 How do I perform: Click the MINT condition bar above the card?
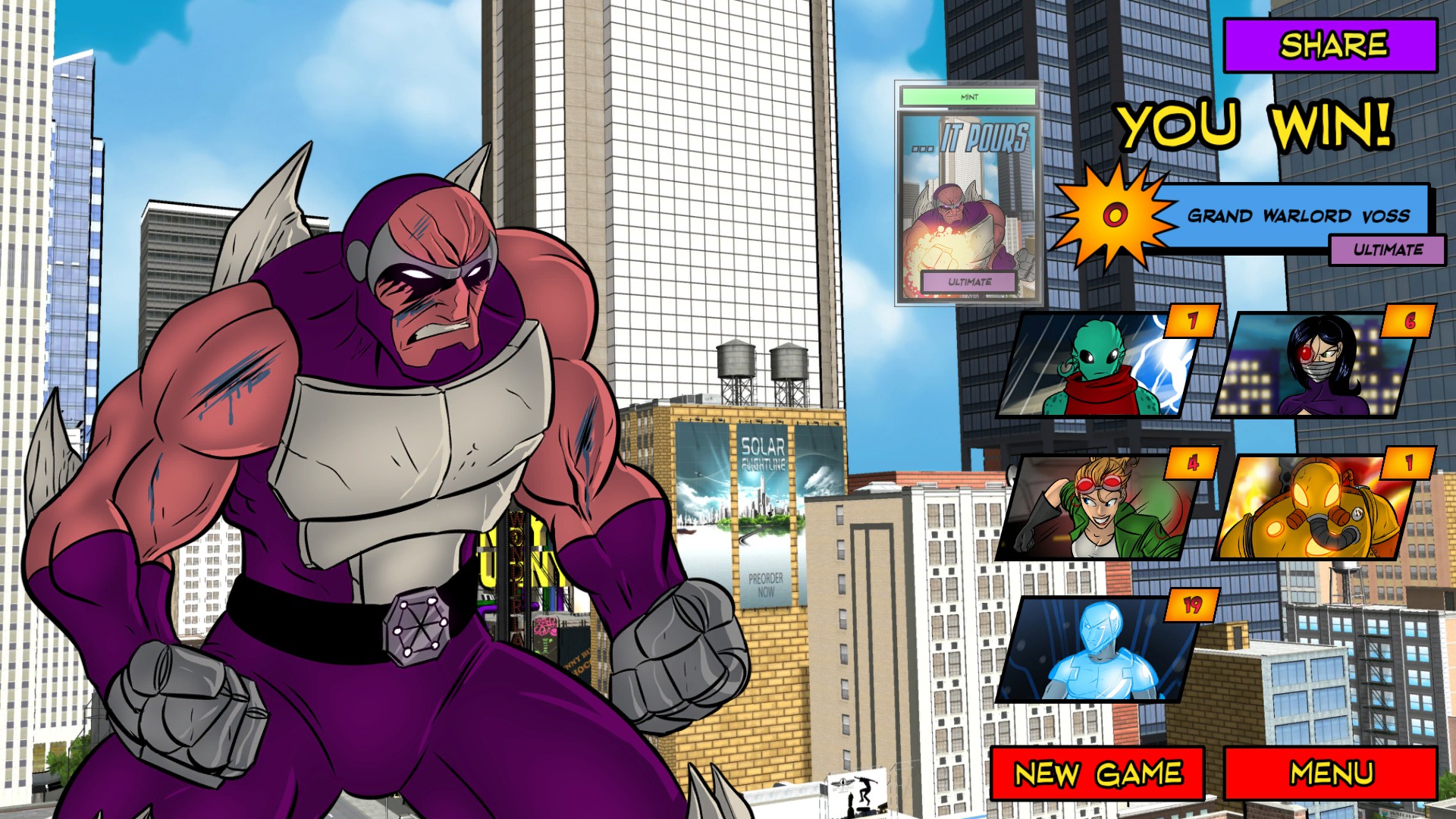pos(968,96)
